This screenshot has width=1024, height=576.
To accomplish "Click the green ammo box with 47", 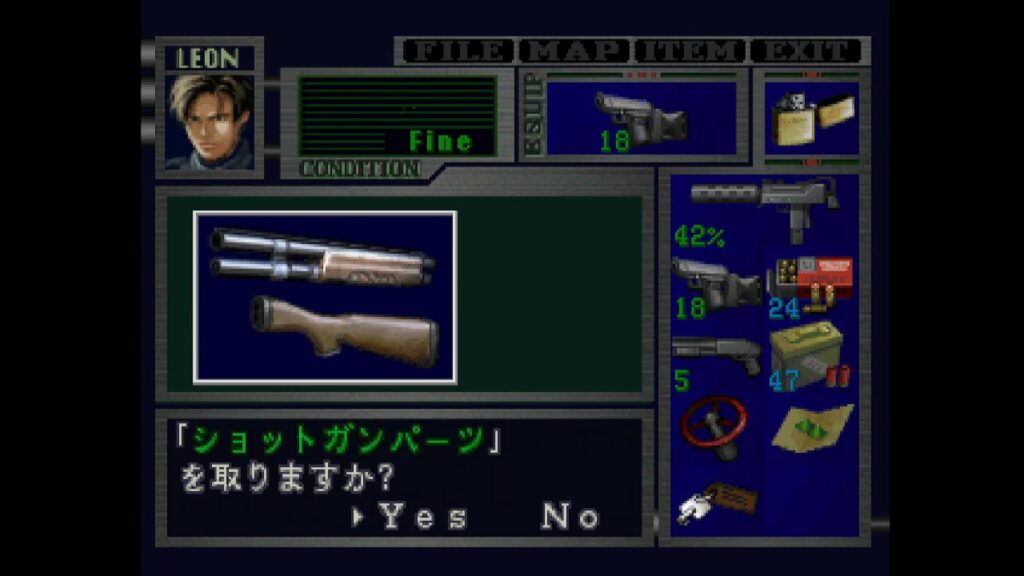I will [811, 358].
